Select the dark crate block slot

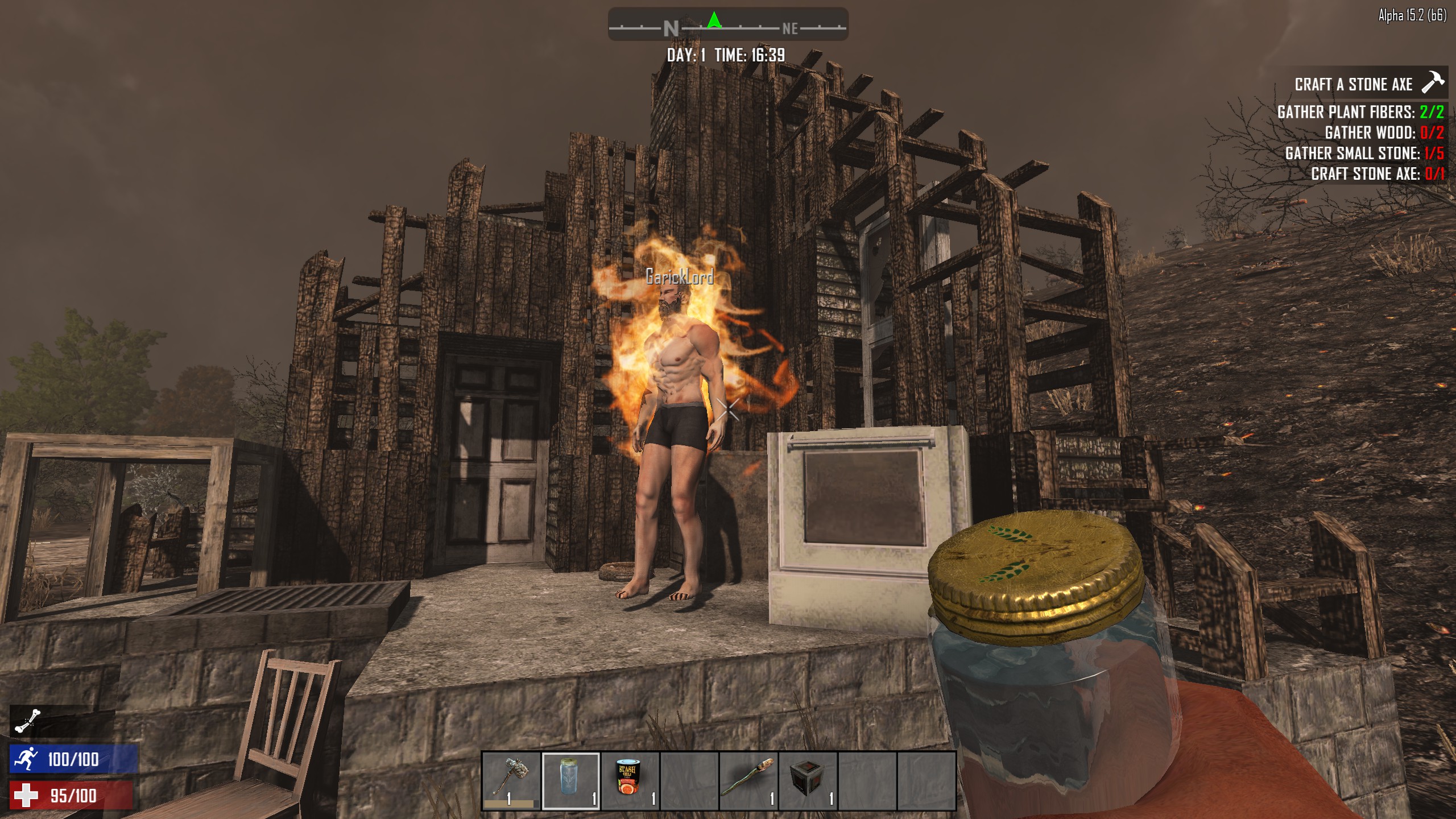(x=808, y=780)
